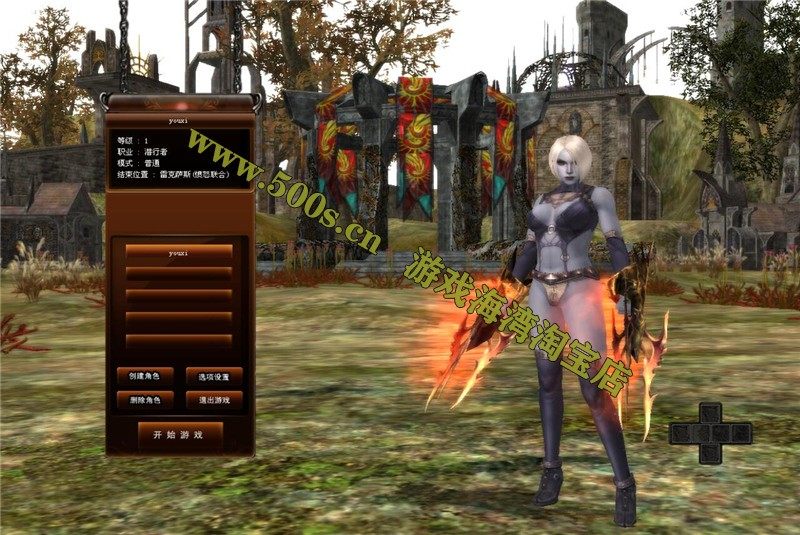
Task: Choose 删除角色 (Delete Character)
Action: [145, 399]
